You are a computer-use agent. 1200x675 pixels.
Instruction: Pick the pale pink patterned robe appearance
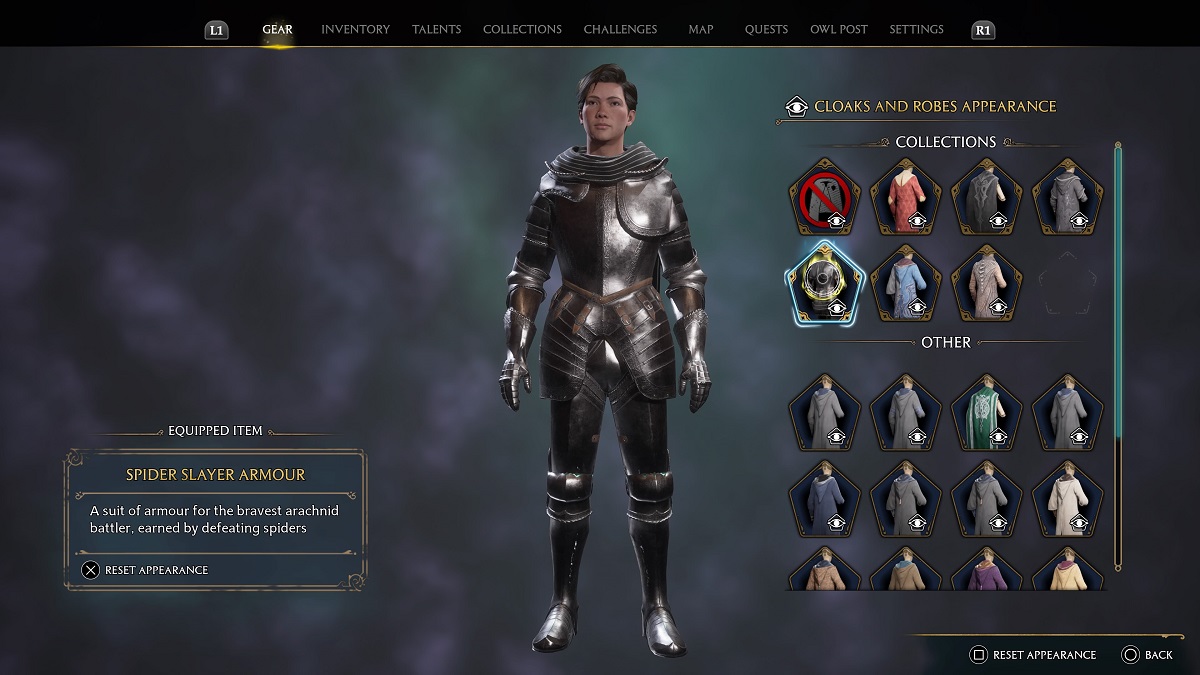[987, 283]
